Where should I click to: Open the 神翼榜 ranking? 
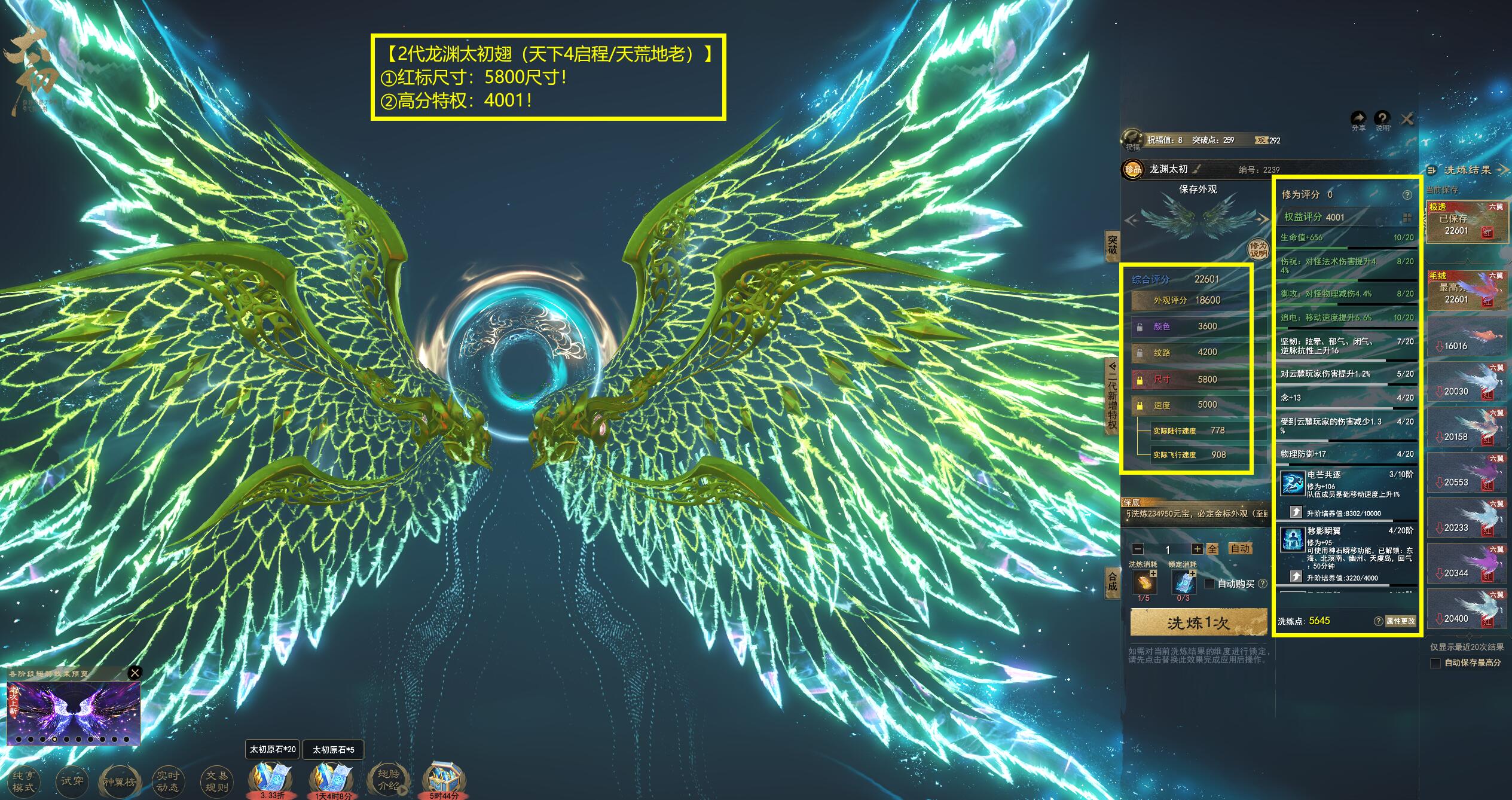coord(120,781)
